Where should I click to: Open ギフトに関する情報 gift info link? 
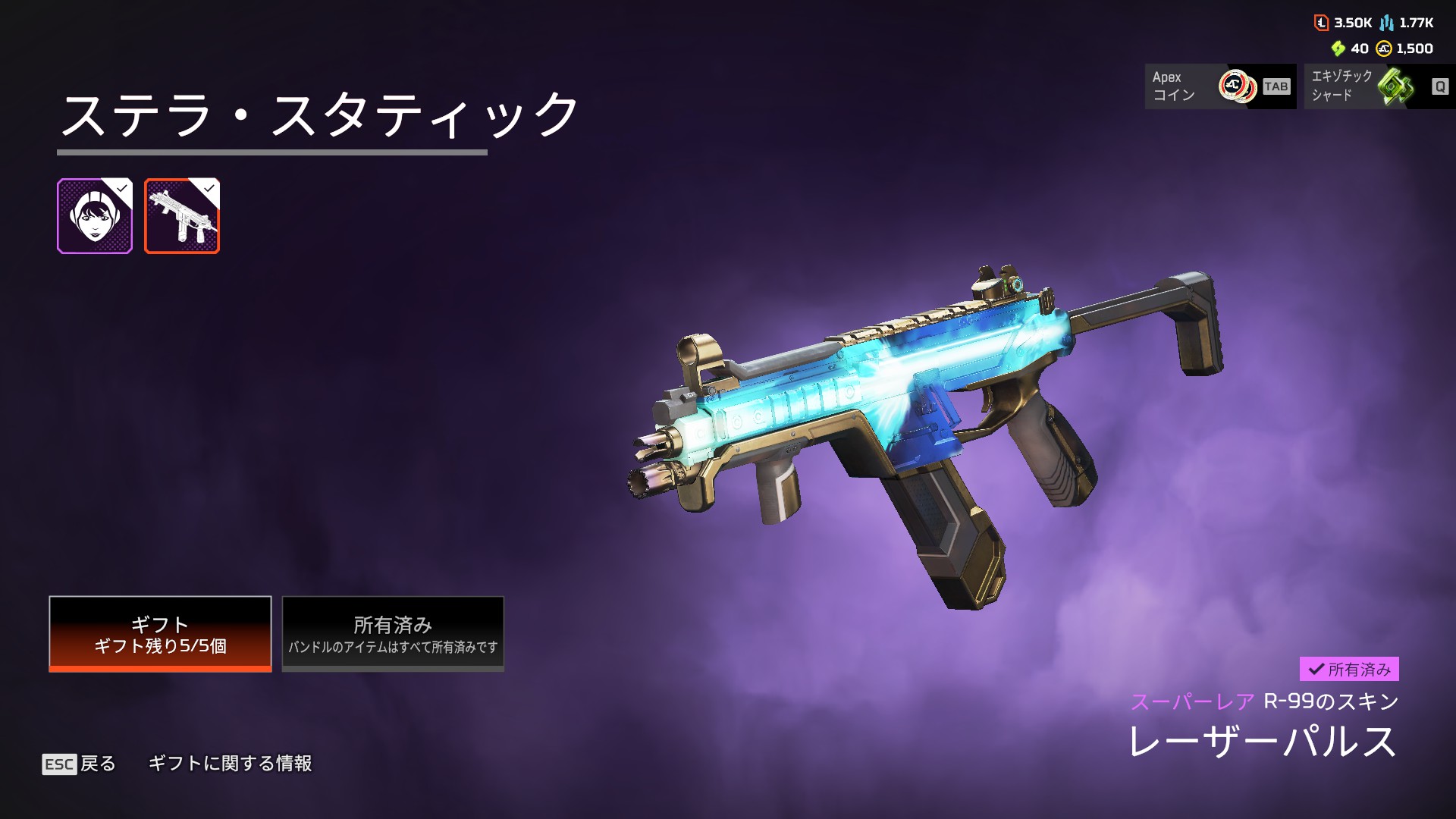[230, 764]
